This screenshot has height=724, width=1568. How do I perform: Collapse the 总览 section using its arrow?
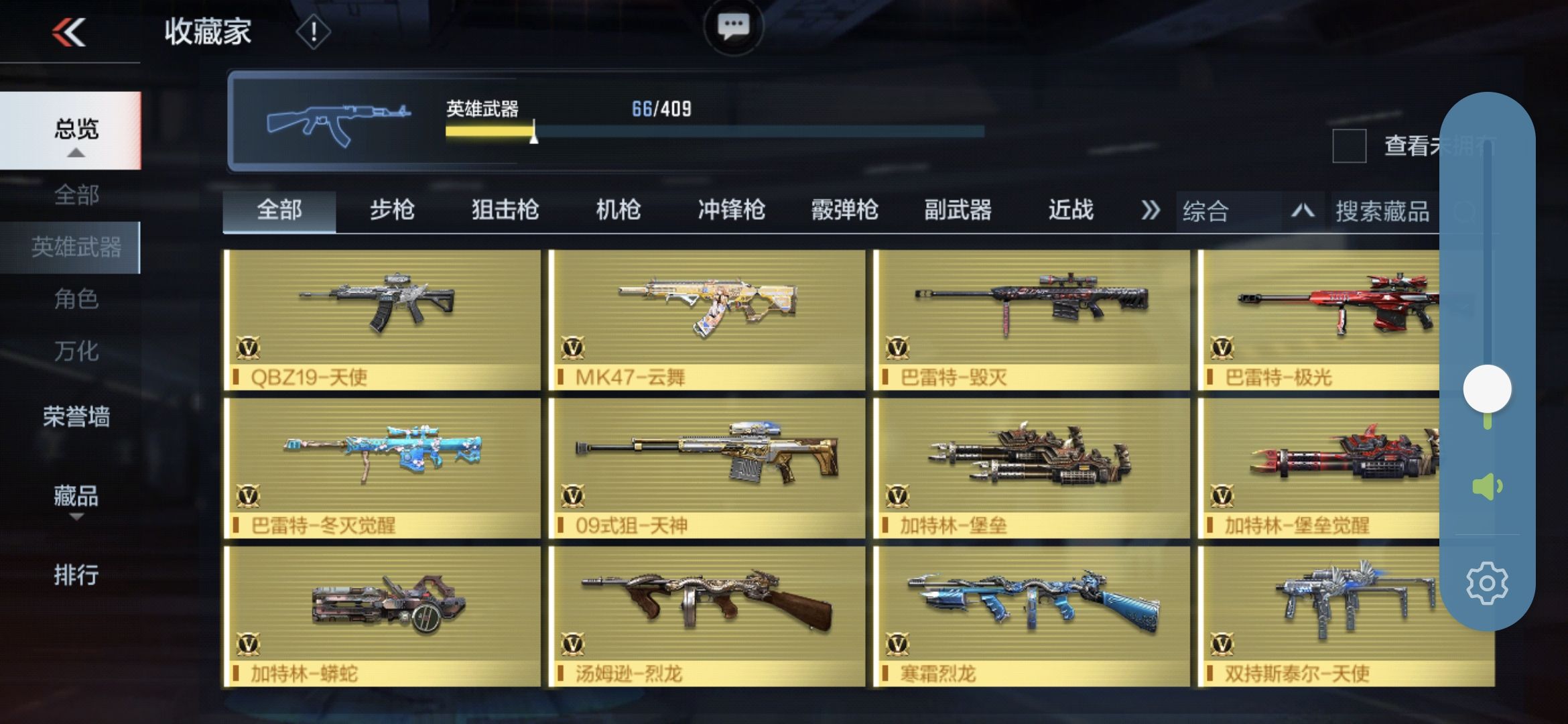tap(76, 153)
